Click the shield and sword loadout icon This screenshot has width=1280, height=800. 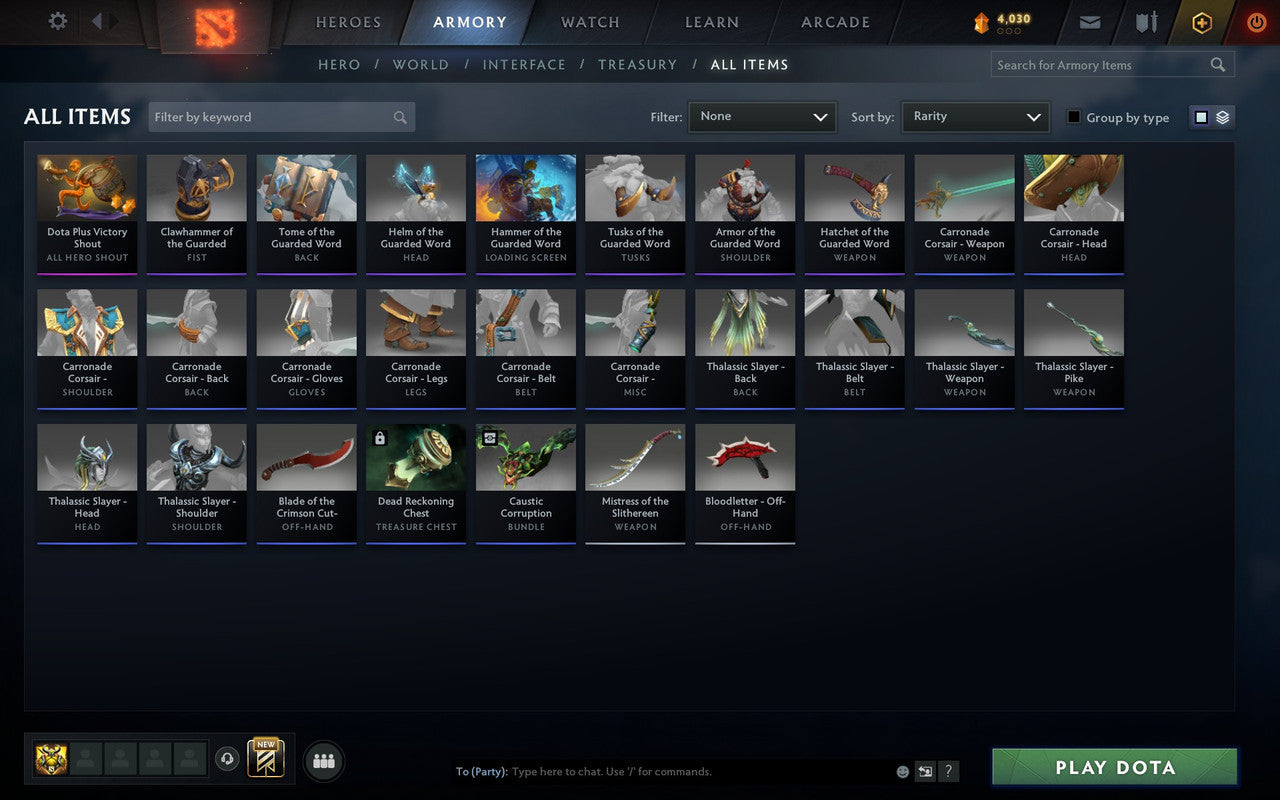(1146, 21)
